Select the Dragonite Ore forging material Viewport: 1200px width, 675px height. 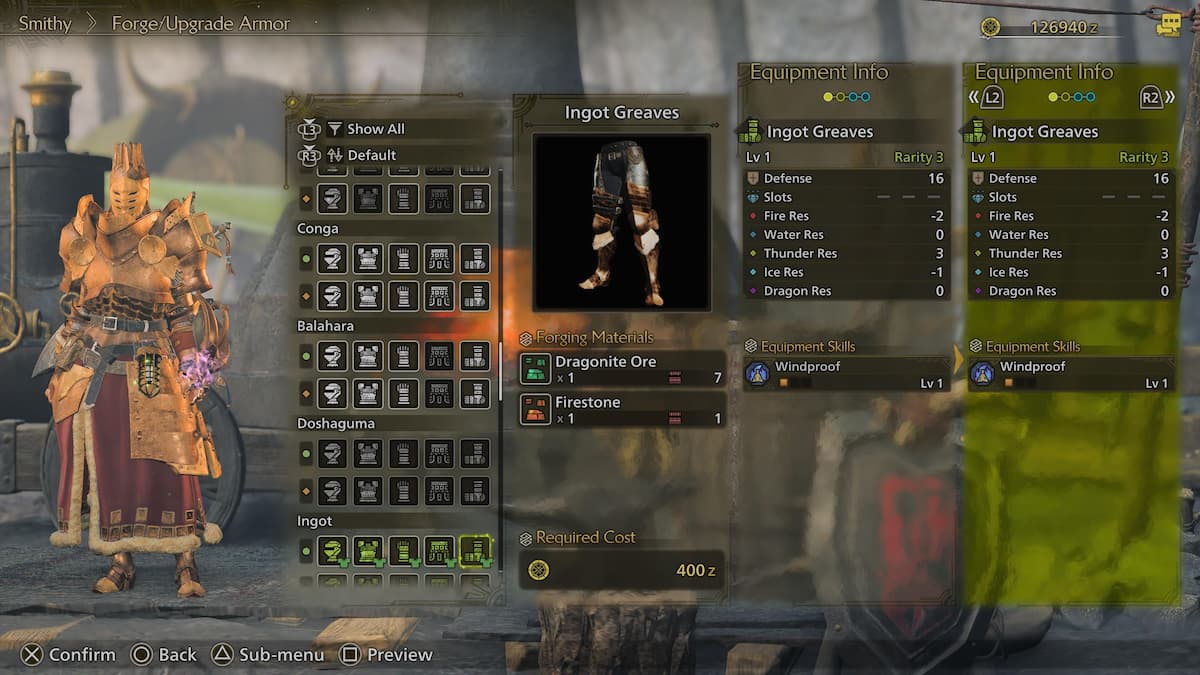622,369
